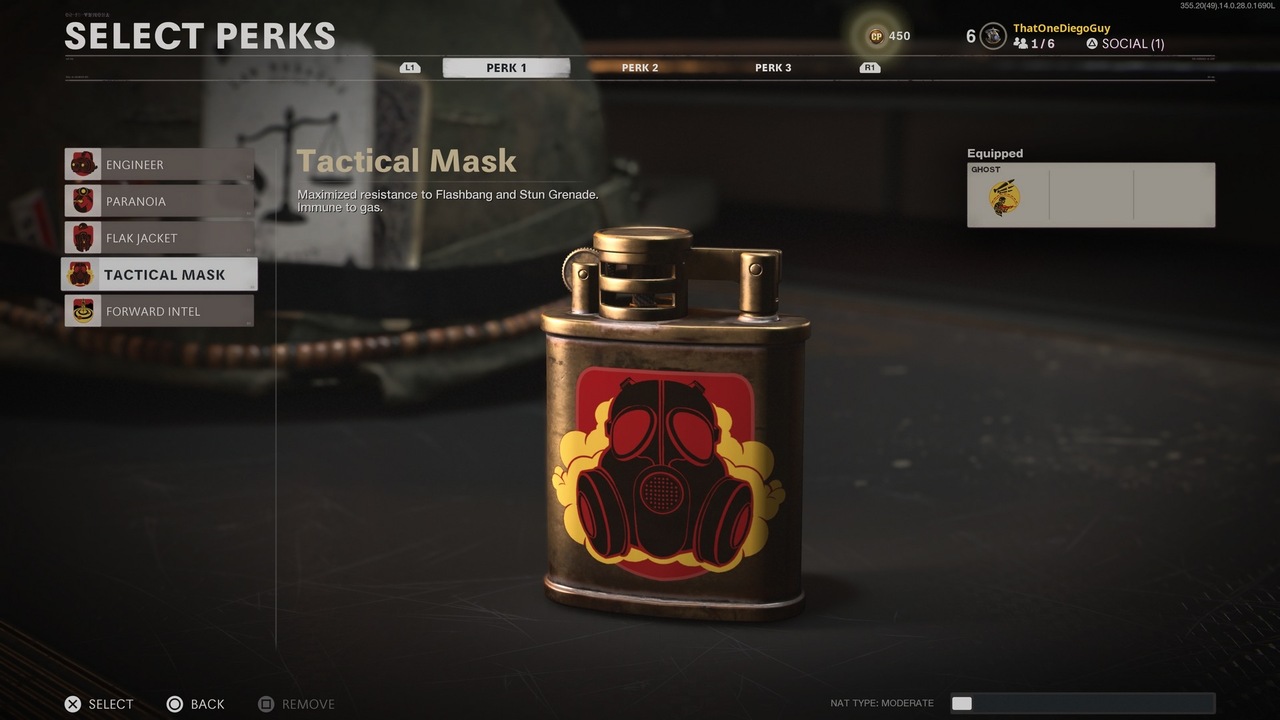Viewport: 1280px width, 720px height.
Task: Click the NAT Type Moderate progress bar
Action: [1083, 703]
